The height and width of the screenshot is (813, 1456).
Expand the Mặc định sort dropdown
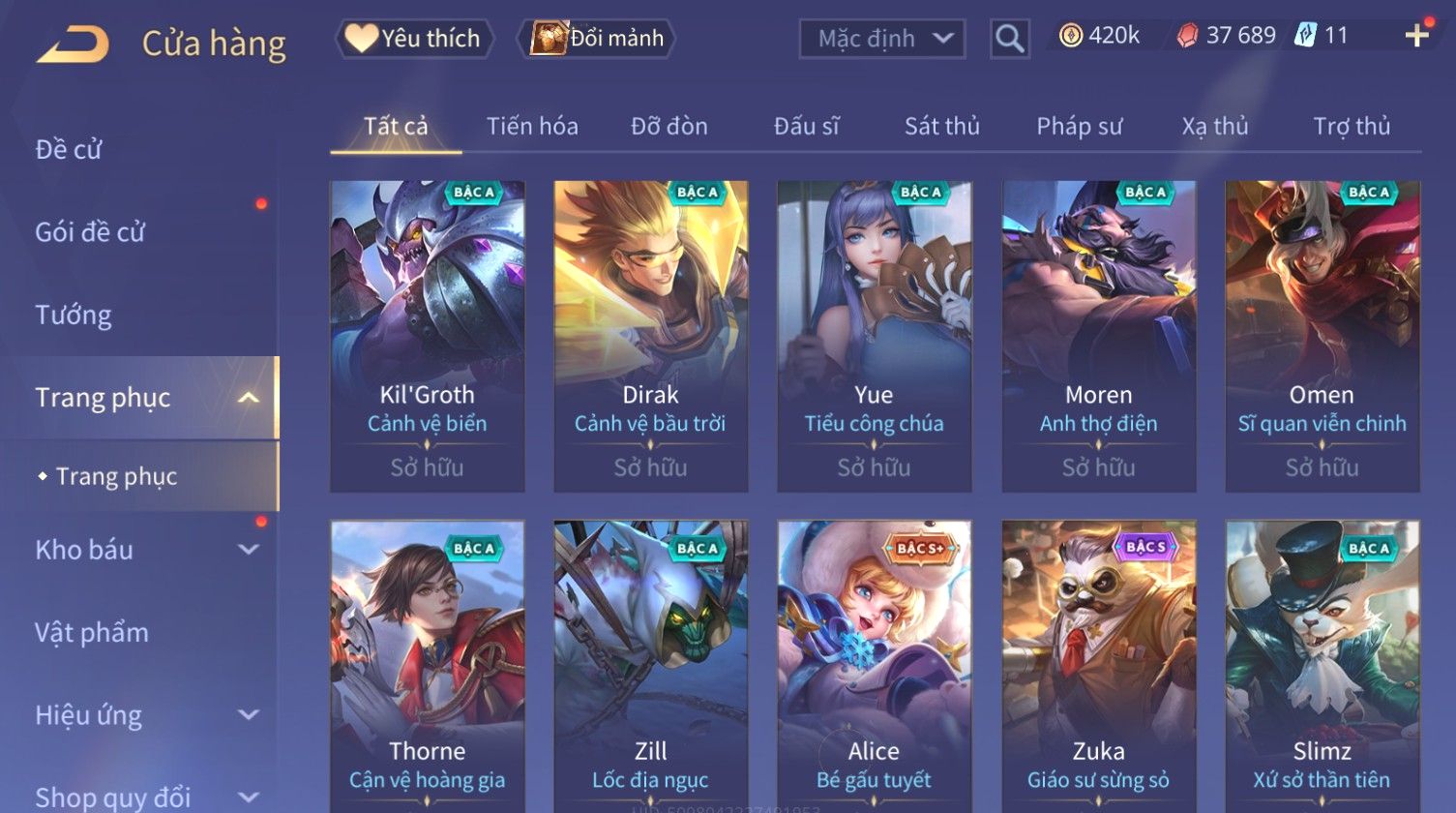pyautogui.click(x=881, y=39)
